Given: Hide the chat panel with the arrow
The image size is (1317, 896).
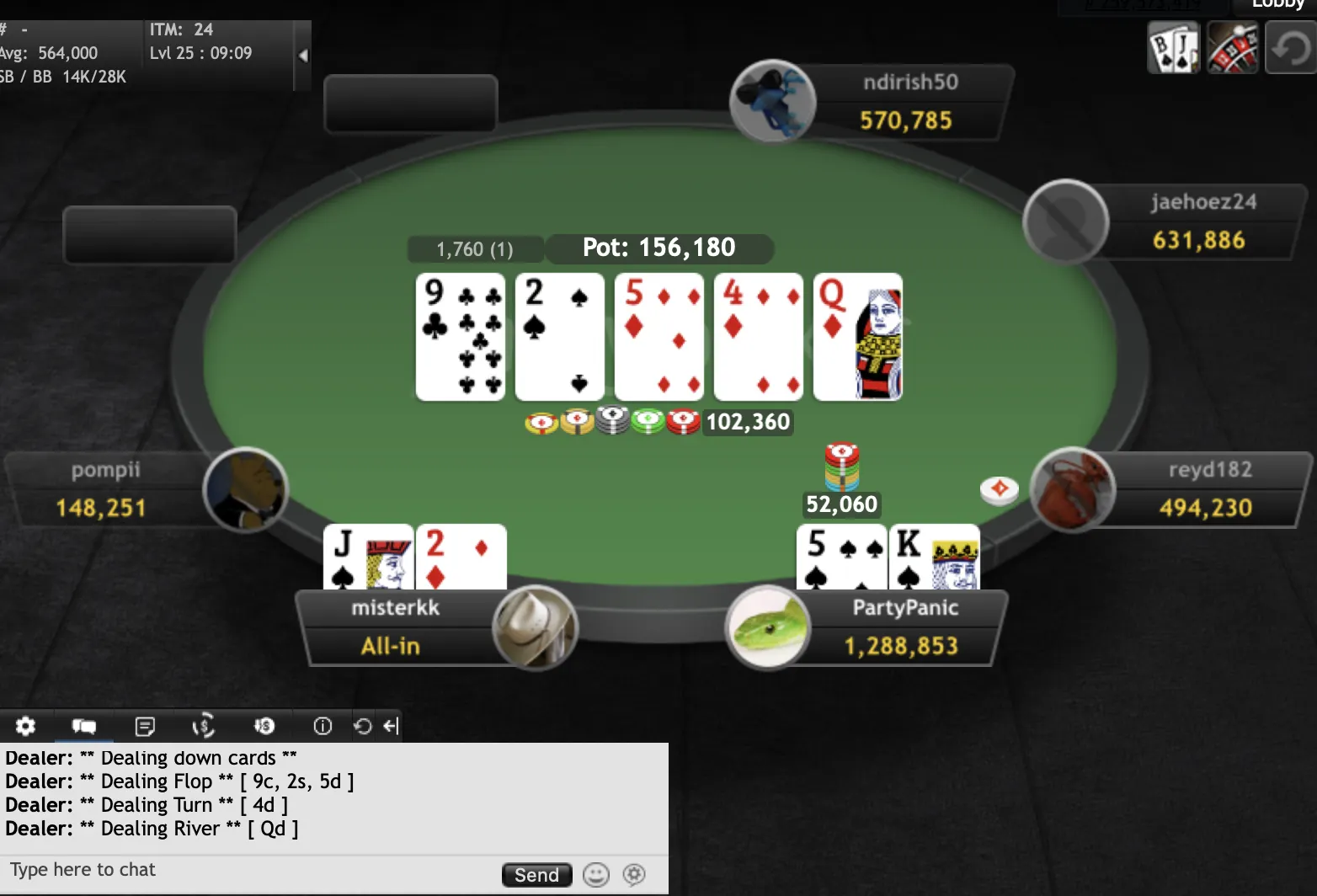Looking at the screenshot, I should click(x=391, y=726).
